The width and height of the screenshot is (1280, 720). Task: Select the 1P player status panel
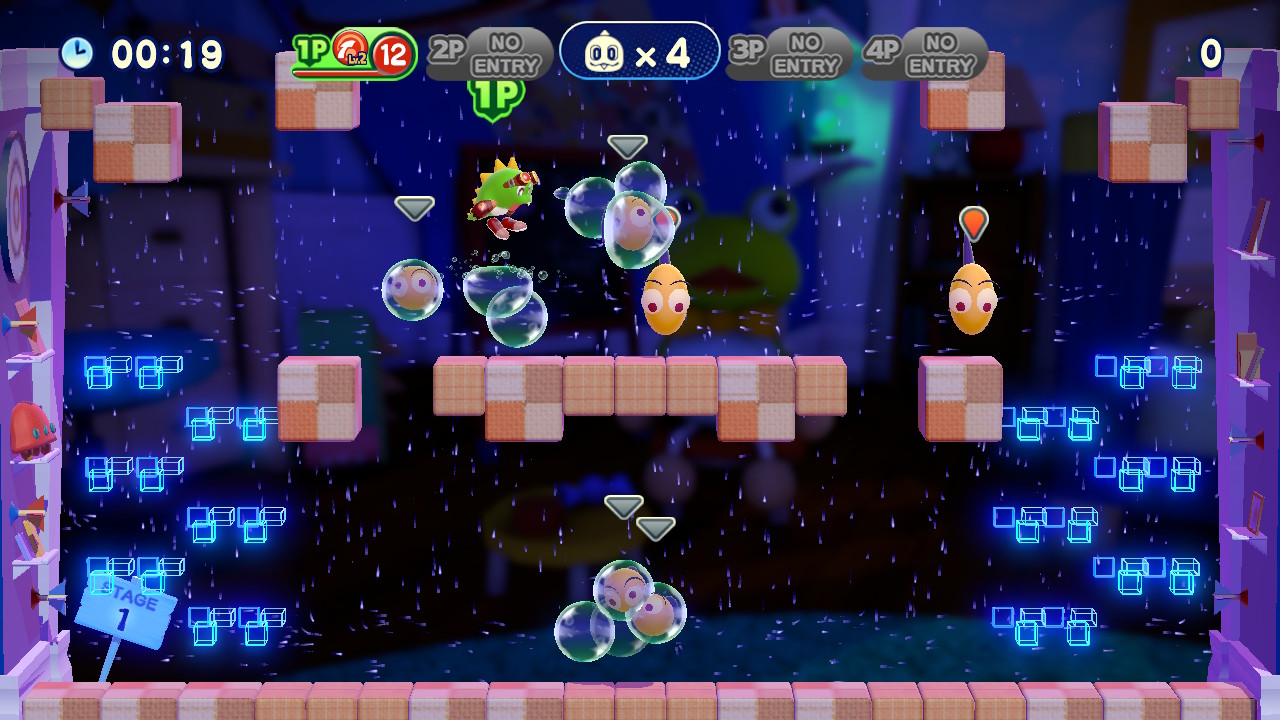pos(355,54)
